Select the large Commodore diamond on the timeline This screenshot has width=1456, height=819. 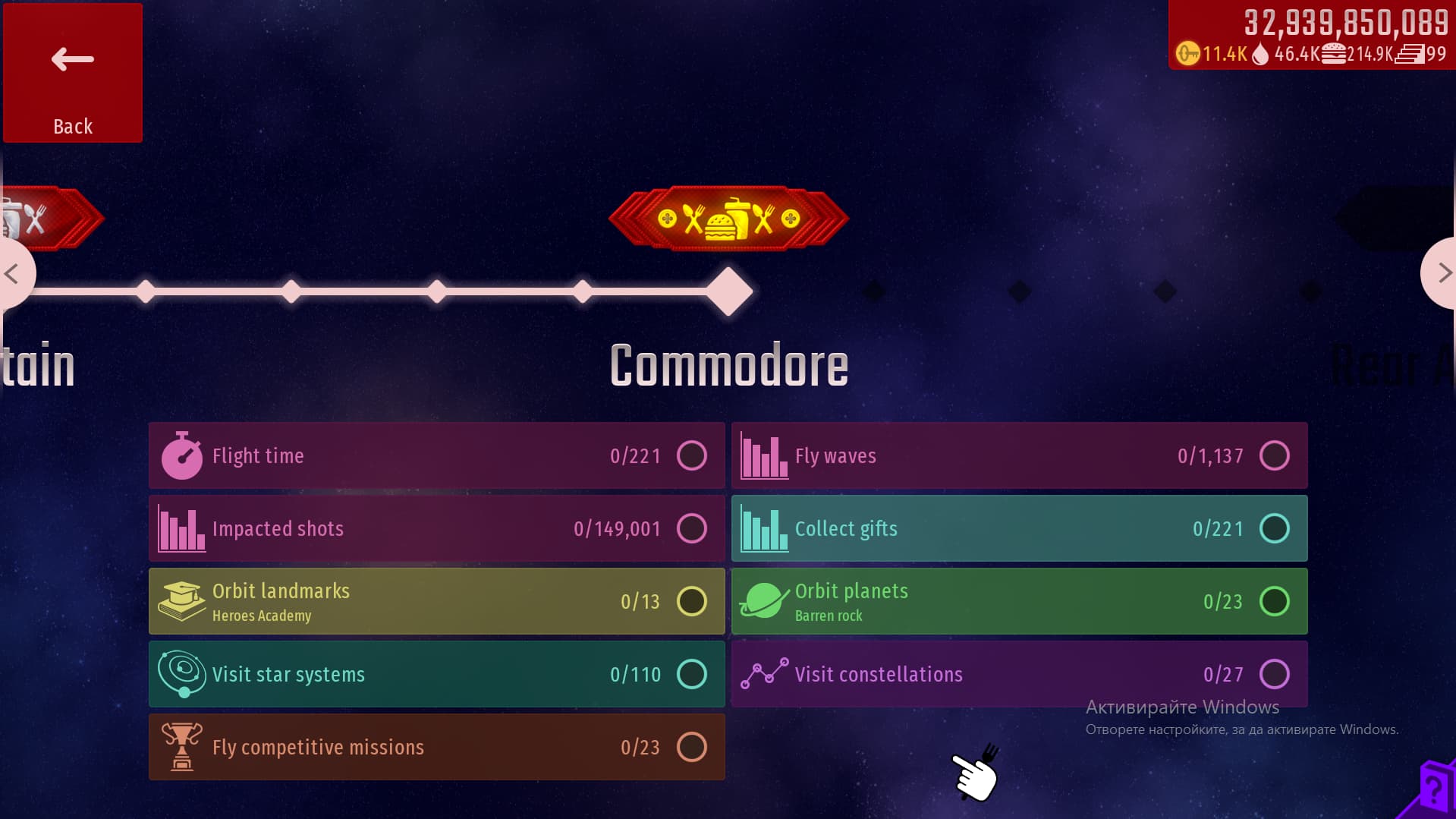coord(729,291)
